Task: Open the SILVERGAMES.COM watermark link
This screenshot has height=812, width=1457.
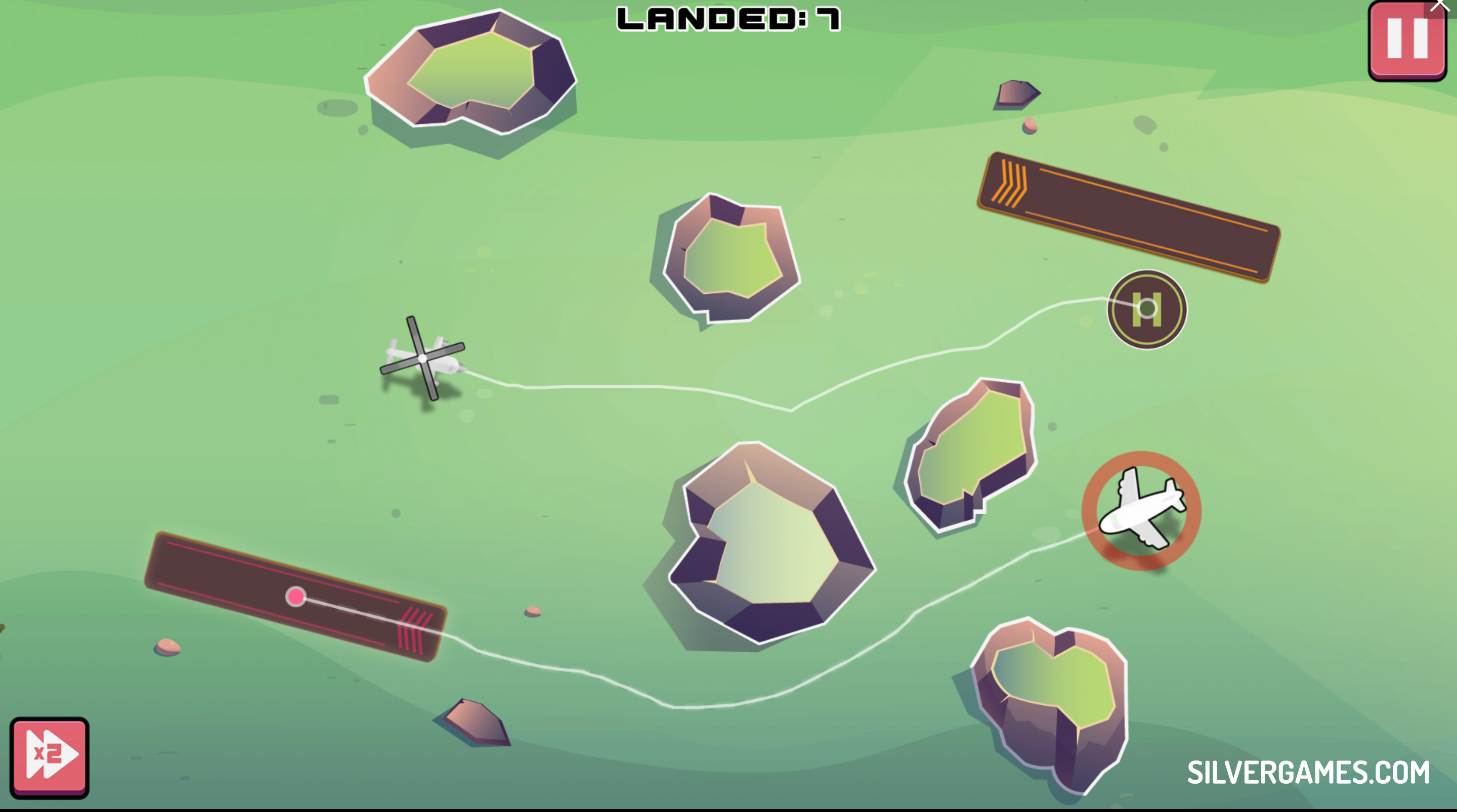Action: click(x=1308, y=773)
